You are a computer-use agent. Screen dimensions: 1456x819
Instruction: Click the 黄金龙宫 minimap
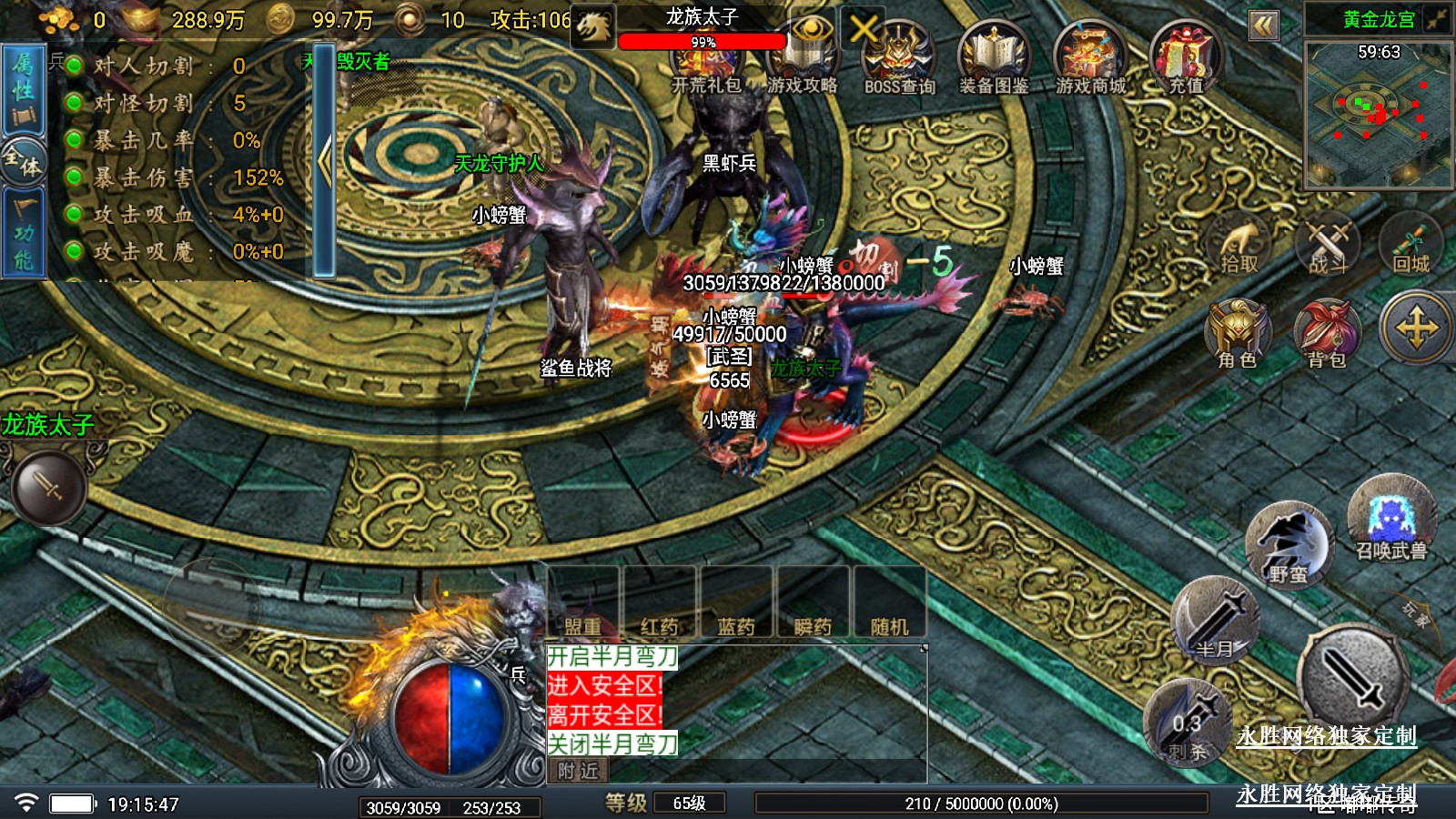(1378, 114)
